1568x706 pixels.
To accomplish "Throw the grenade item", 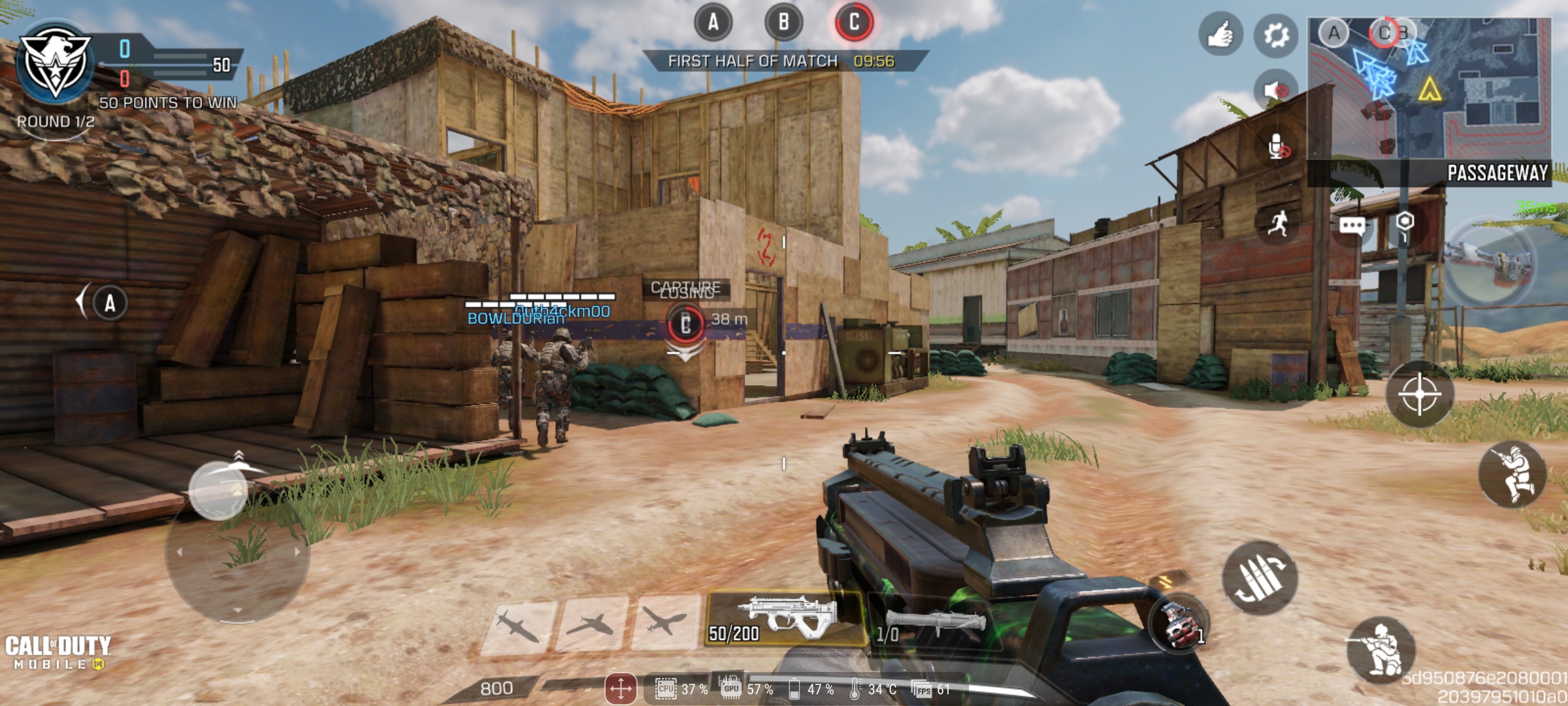I will pyautogui.click(x=1178, y=625).
